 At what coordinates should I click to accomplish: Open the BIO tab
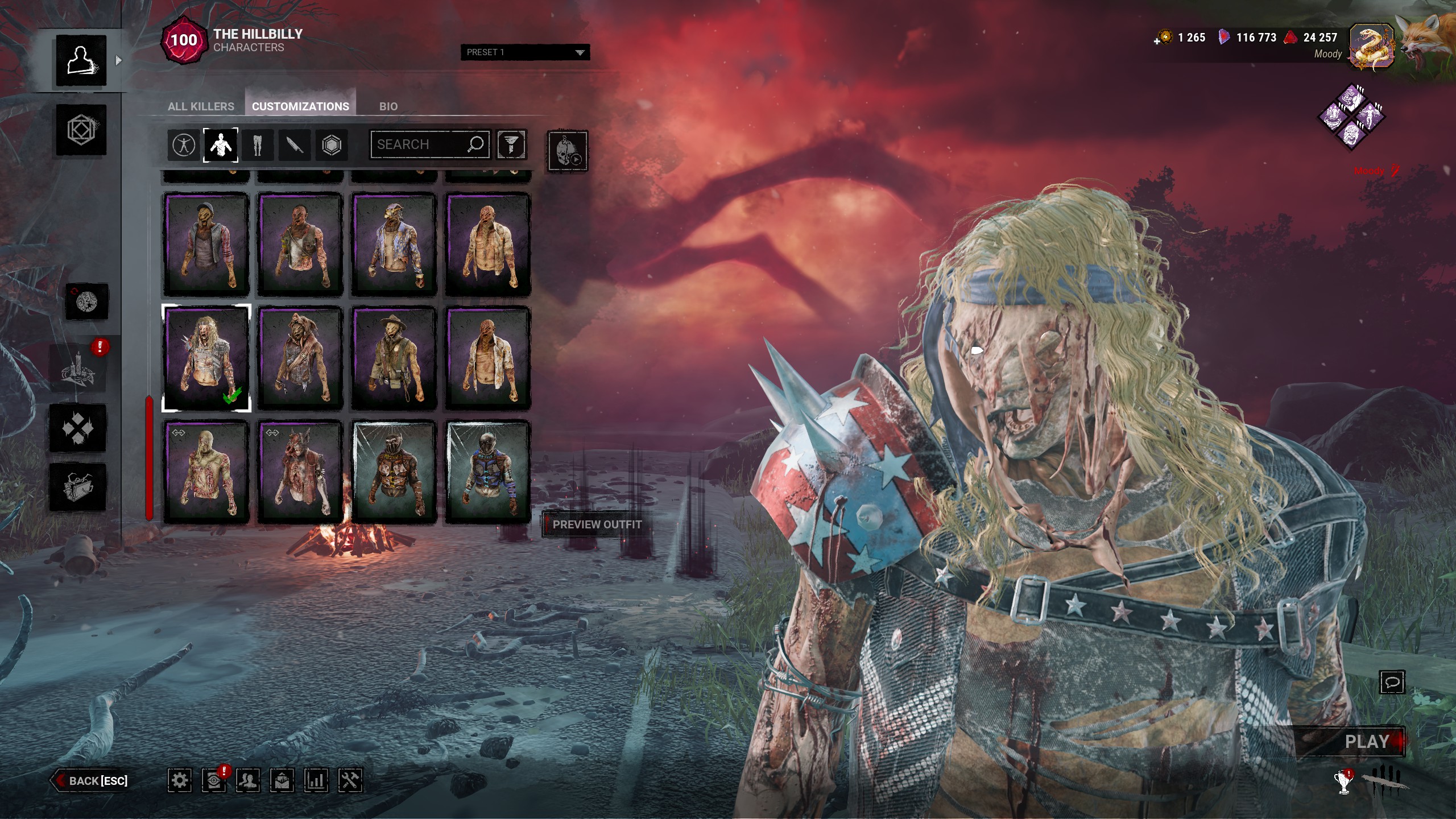[x=388, y=106]
